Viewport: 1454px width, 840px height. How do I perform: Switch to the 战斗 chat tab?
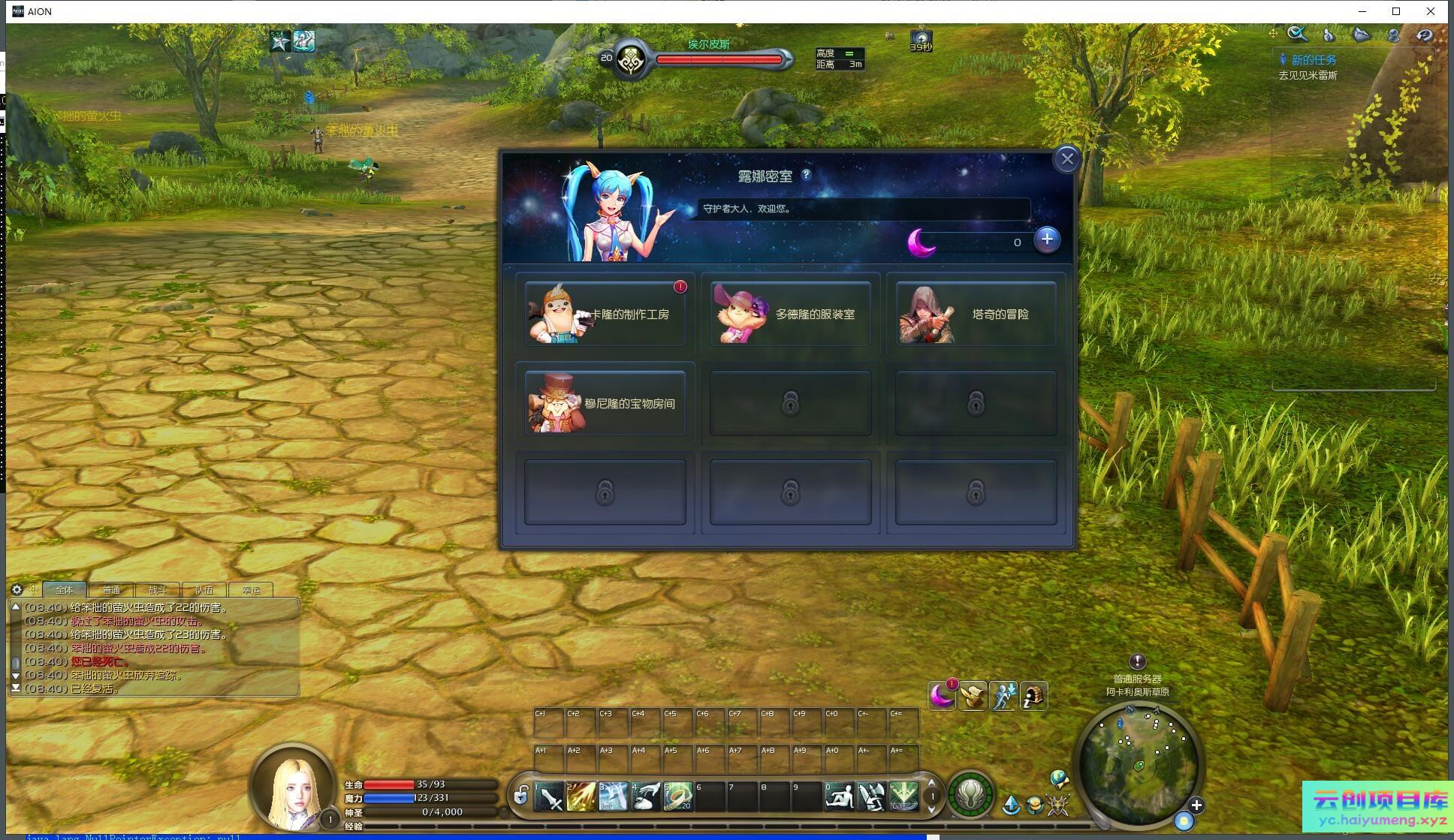[158, 590]
